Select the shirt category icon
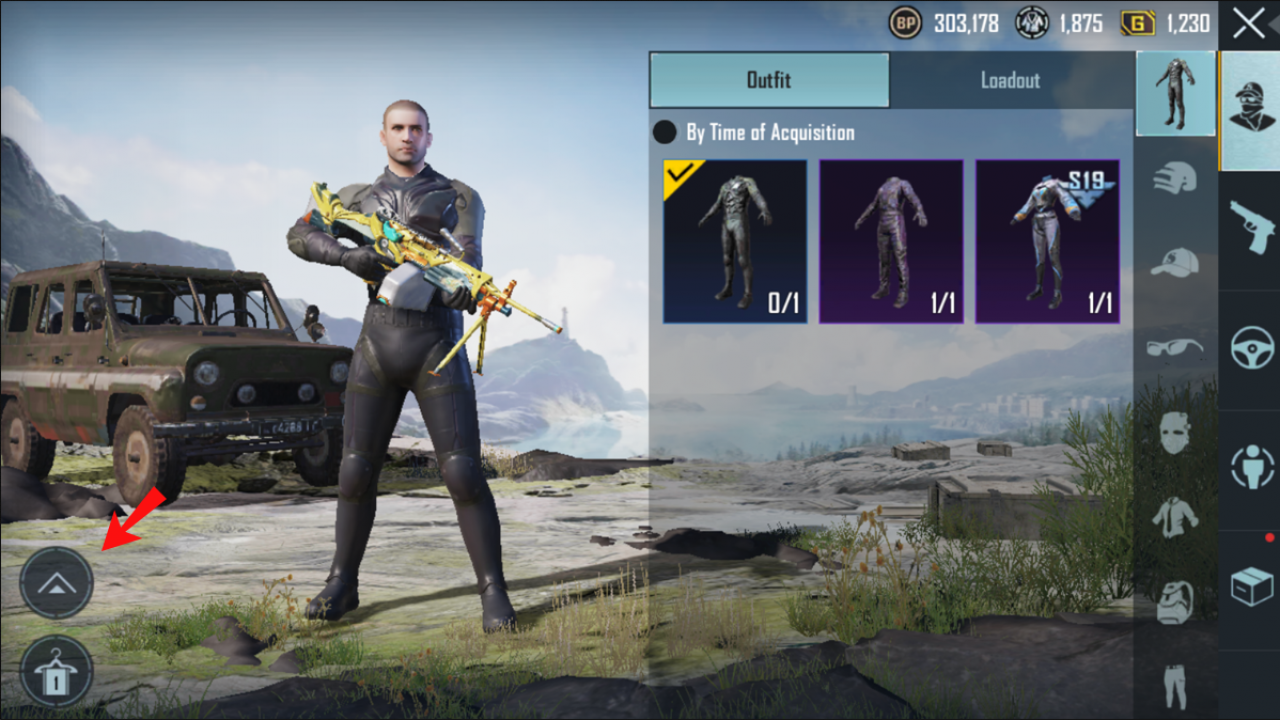Screen dimensions: 1280x720 coord(1176,516)
